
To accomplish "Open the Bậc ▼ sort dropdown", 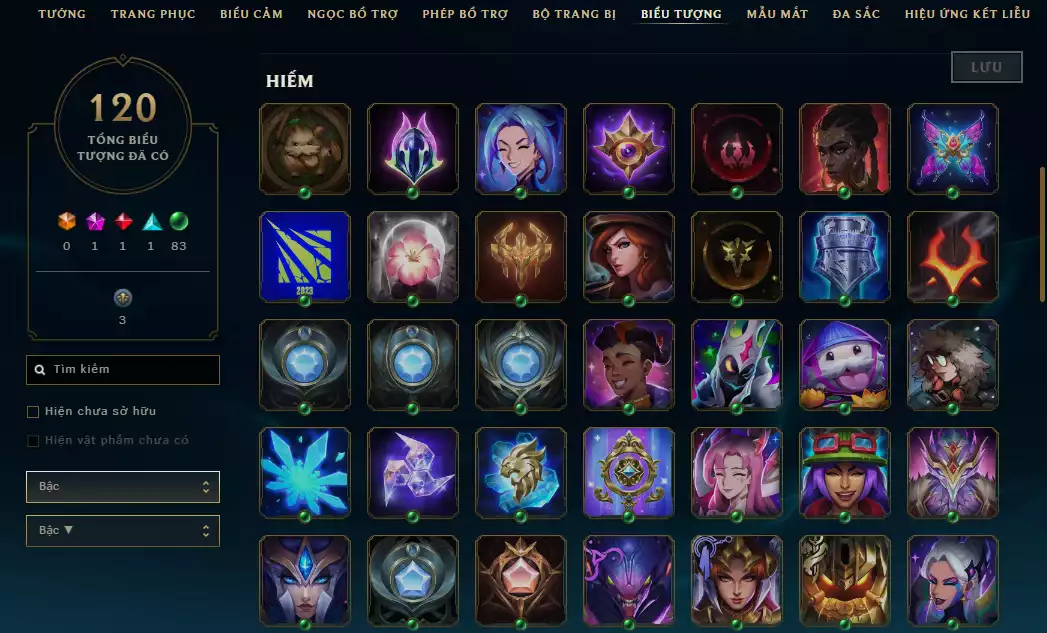I will point(122,531).
